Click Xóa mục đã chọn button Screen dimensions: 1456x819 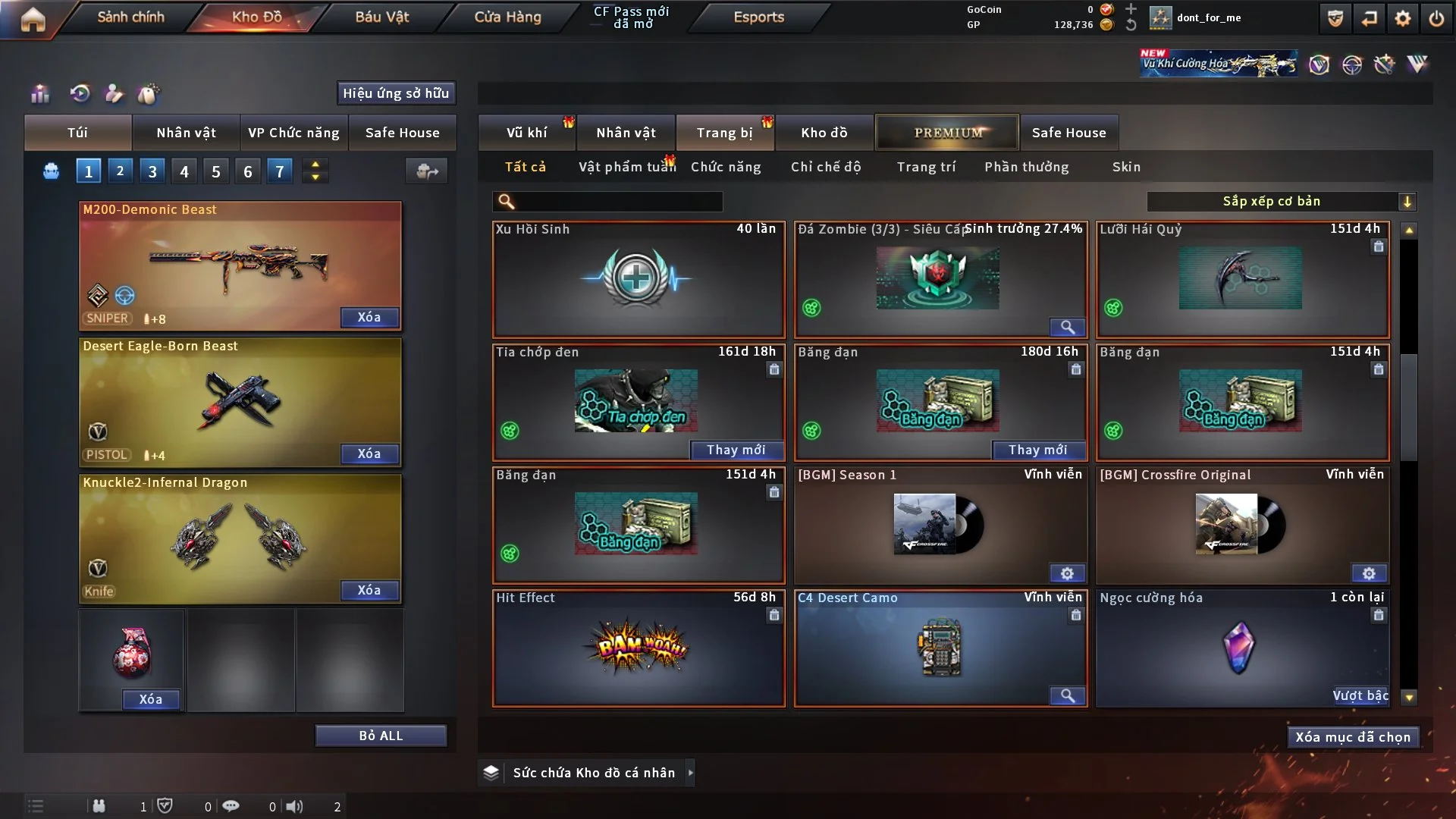pos(1353,737)
